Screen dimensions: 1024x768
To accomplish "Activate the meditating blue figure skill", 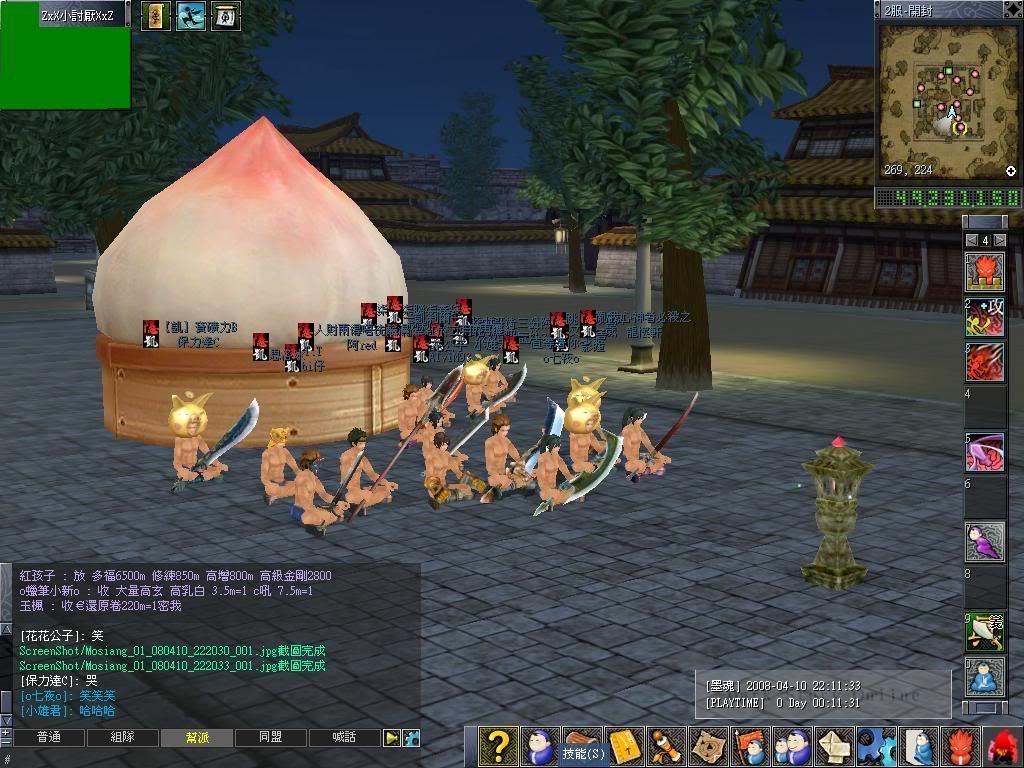I will [x=985, y=677].
